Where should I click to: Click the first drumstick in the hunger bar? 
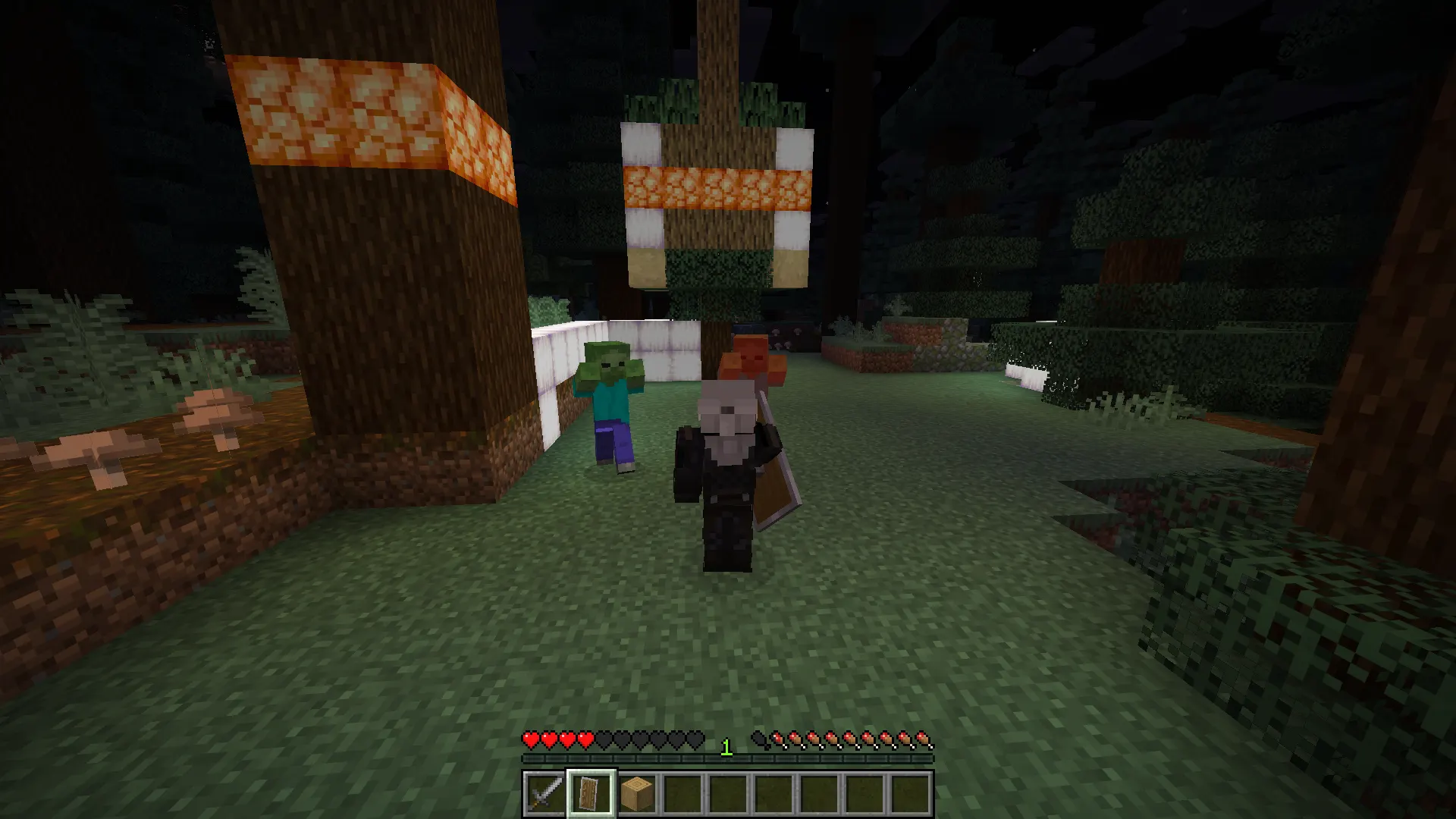(779, 737)
